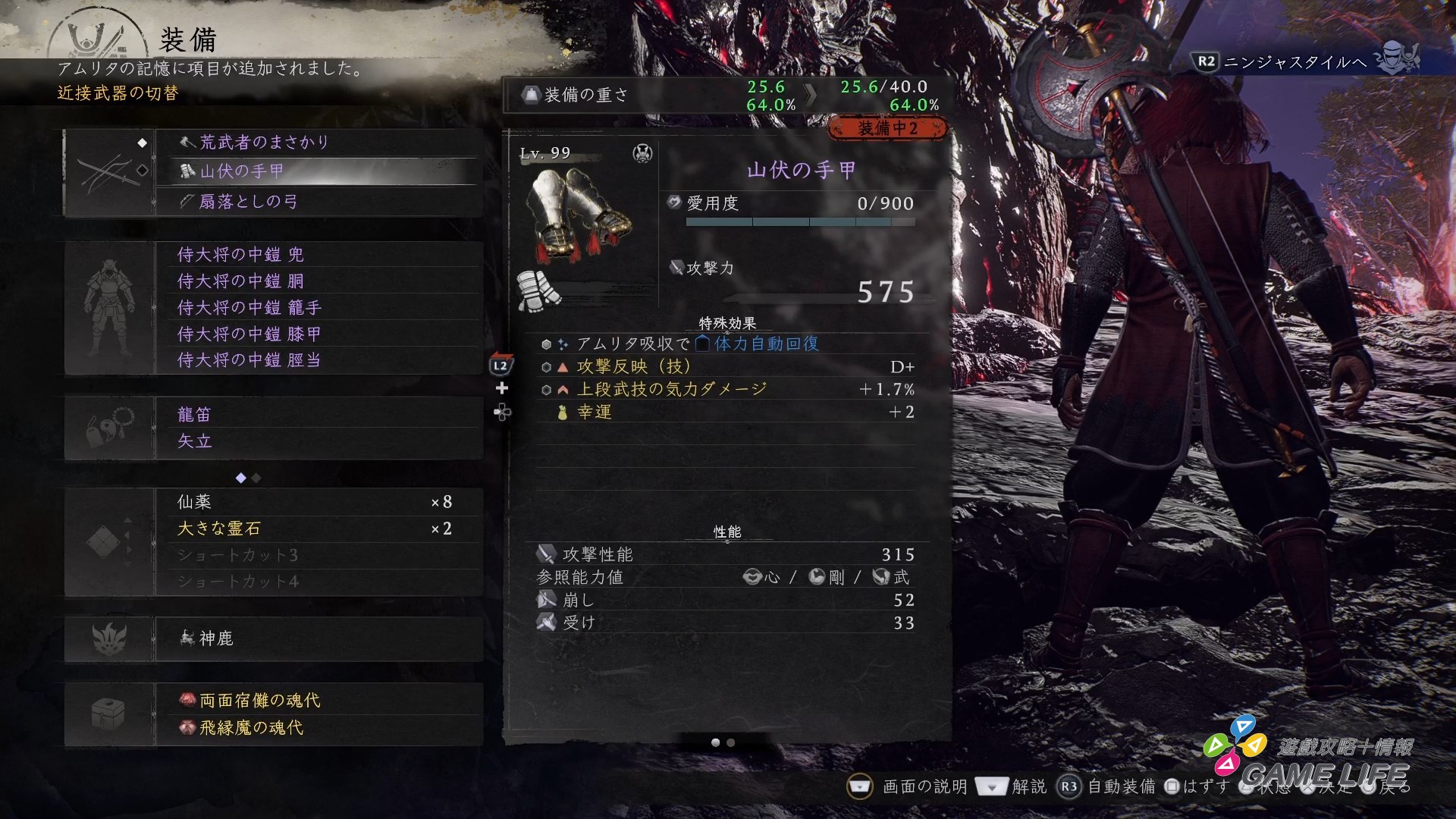This screenshot has height=819, width=1456.
Task: Select the accessories category beads icon
Action: tap(110, 428)
